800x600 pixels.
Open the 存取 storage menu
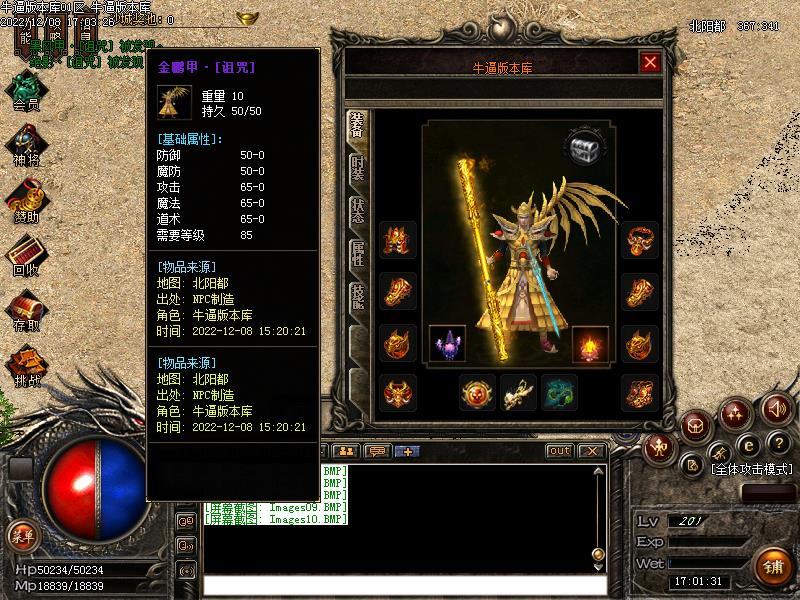[26, 310]
